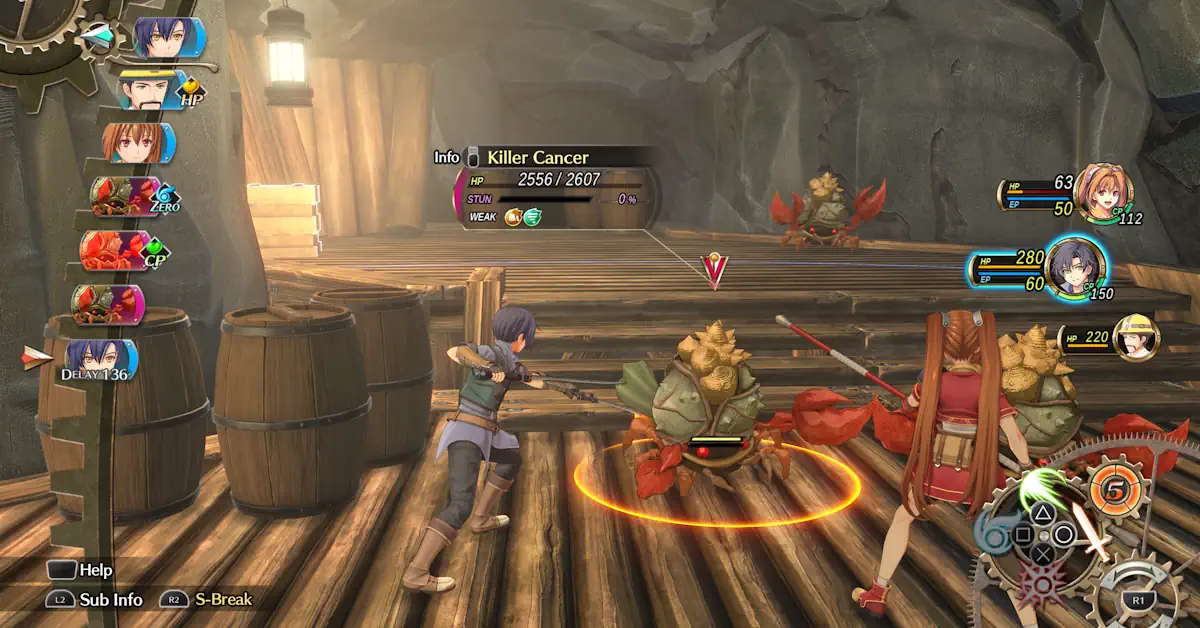Choose the red crab turn with CP bonus
The image size is (1200, 628).
coord(117,249)
